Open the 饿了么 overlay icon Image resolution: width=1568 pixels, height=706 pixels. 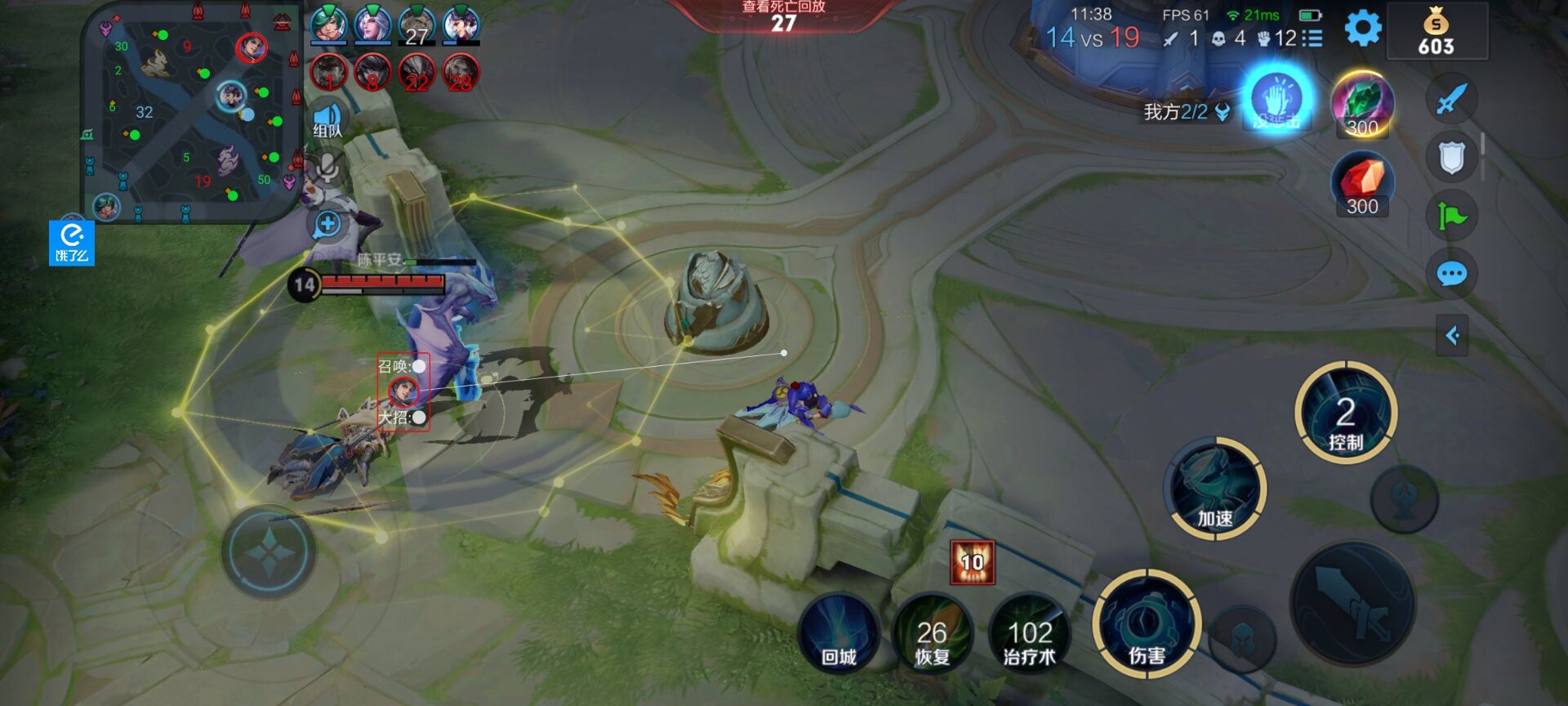coord(72,243)
